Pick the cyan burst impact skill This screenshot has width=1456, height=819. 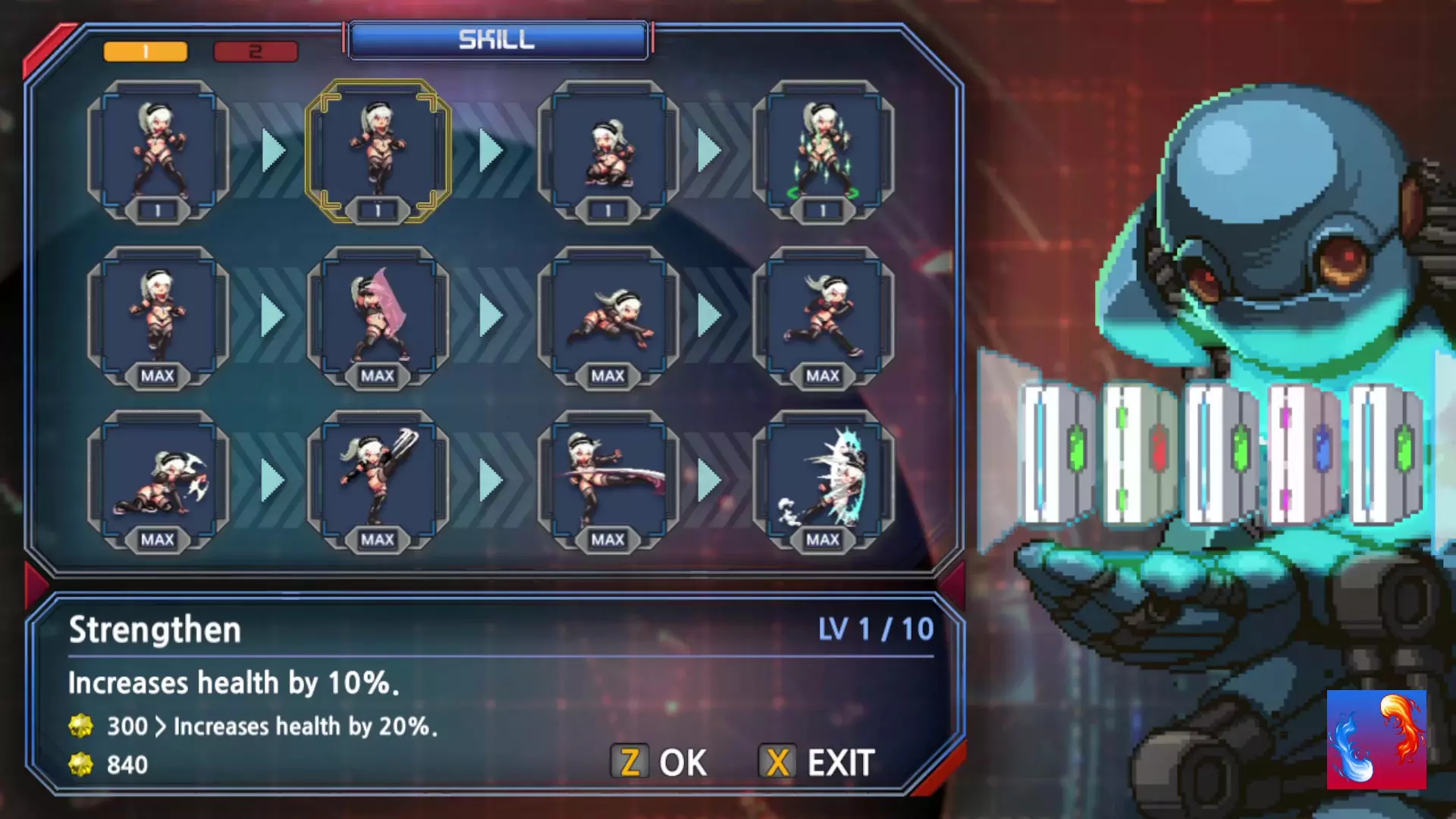(823, 481)
